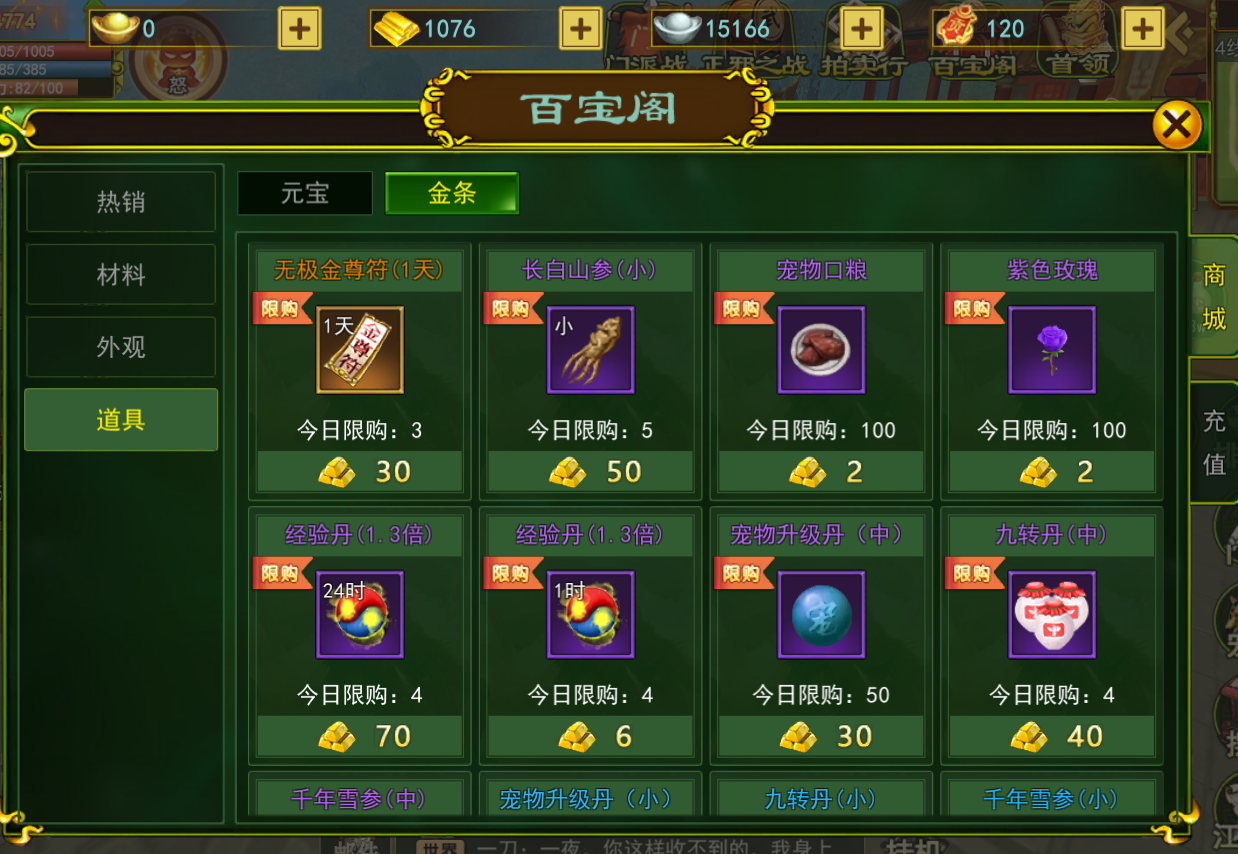This screenshot has width=1238, height=854.
Task: Select the 1时 经验丹 item
Action: pyautogui.click(x=590, y=614)
